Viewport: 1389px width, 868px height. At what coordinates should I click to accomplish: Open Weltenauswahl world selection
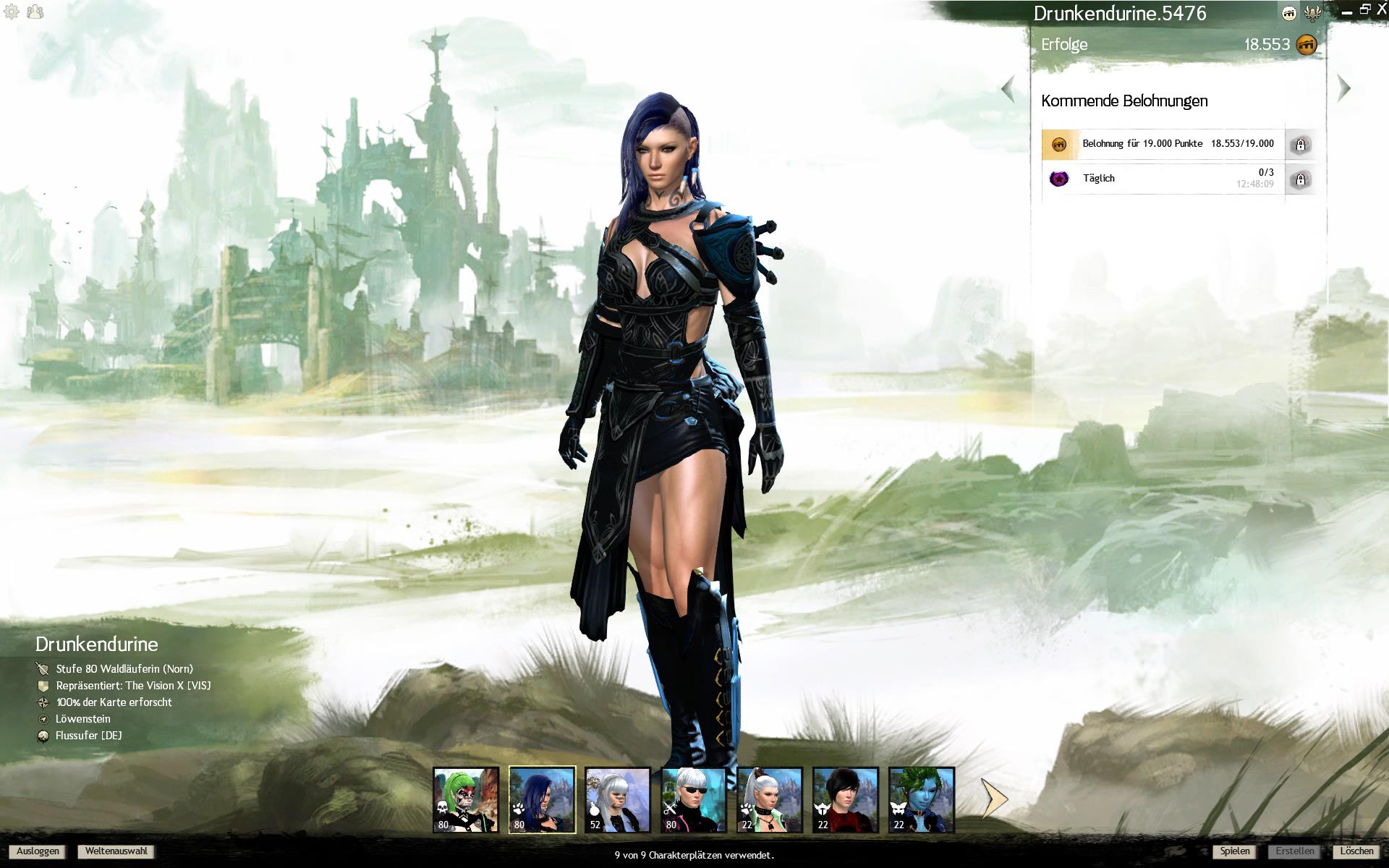pyautogui.click(x=116, y=851)
